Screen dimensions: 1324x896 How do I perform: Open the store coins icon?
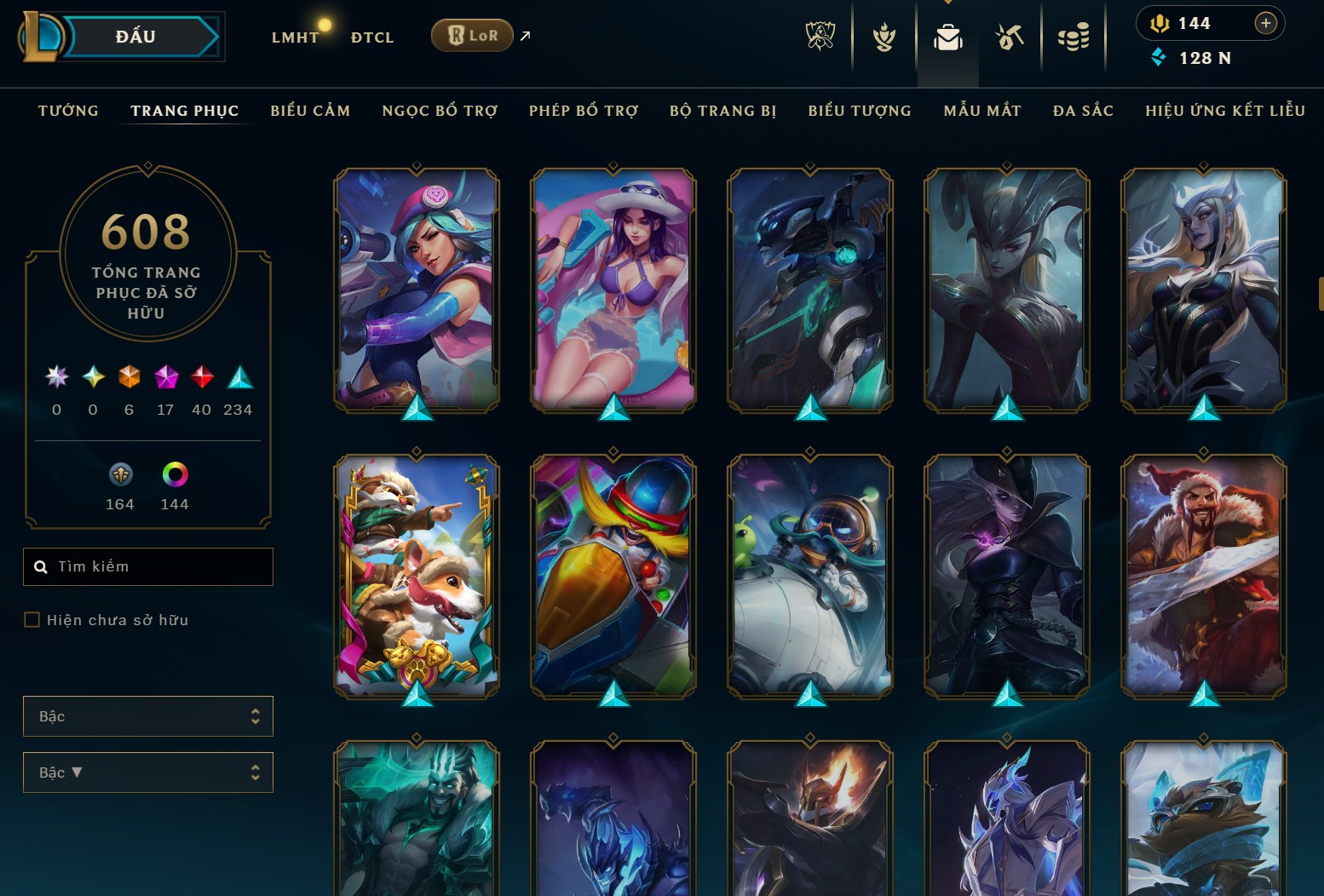coord(1074,37)
